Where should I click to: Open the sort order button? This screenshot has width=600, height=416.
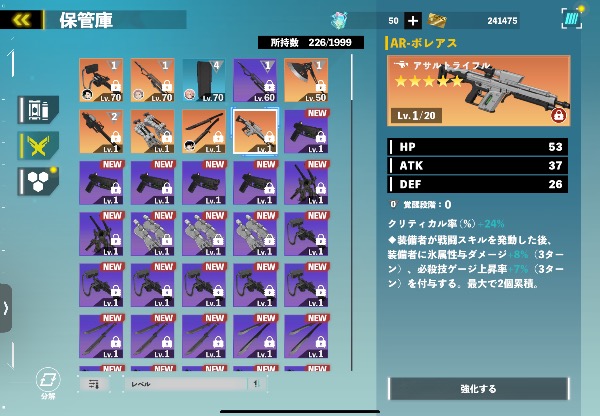[95, 383]
